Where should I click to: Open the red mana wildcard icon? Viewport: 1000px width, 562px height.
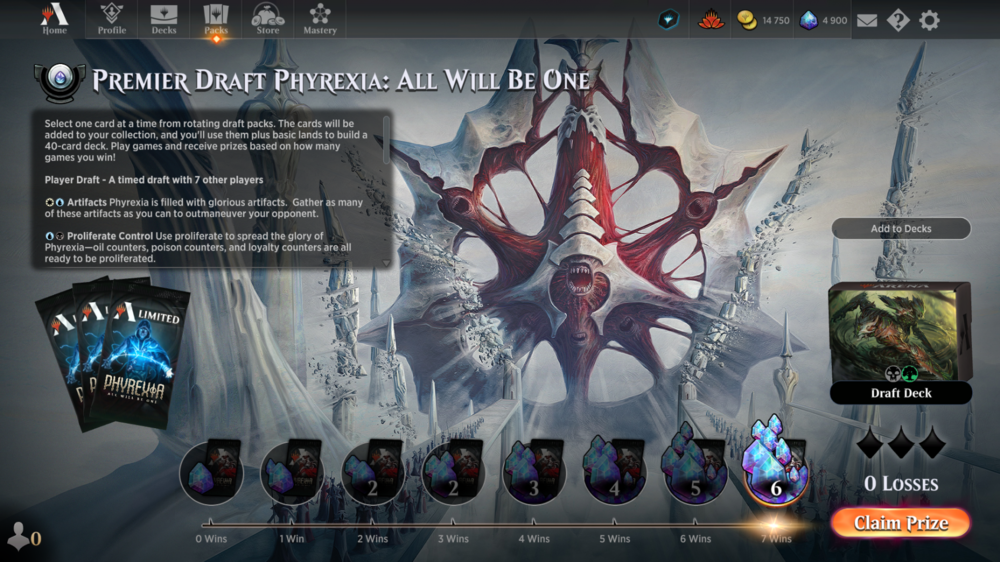click(x=711, y=20)
